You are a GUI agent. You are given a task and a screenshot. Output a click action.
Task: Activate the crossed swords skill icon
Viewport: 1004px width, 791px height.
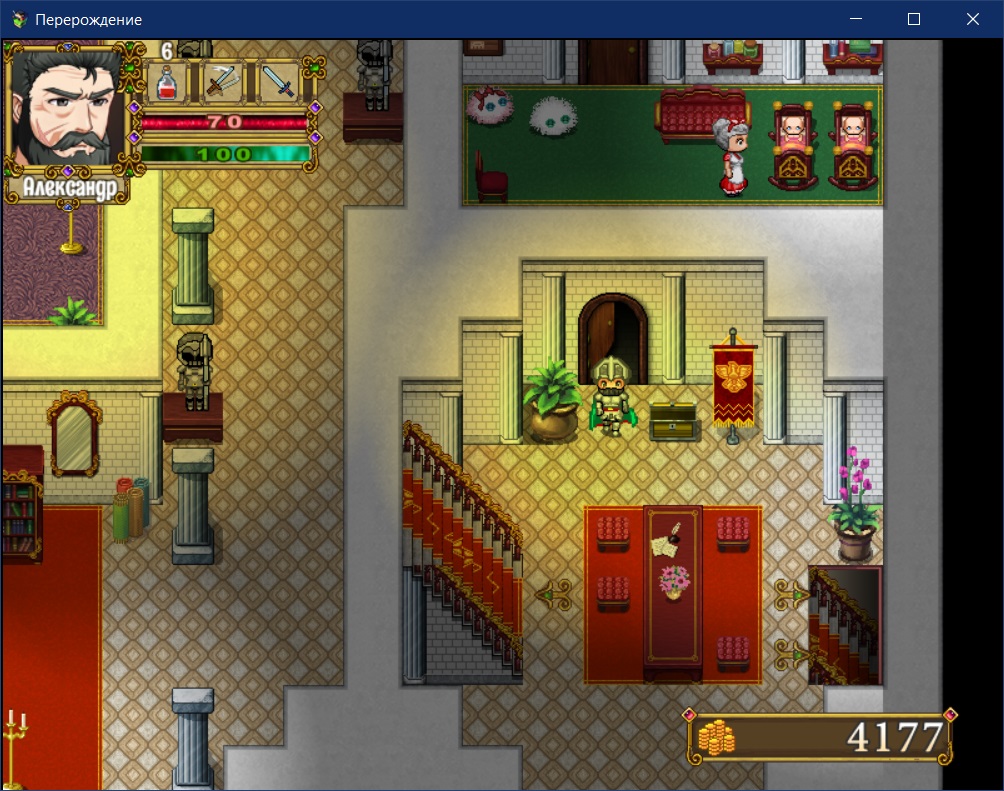point(225,82)
